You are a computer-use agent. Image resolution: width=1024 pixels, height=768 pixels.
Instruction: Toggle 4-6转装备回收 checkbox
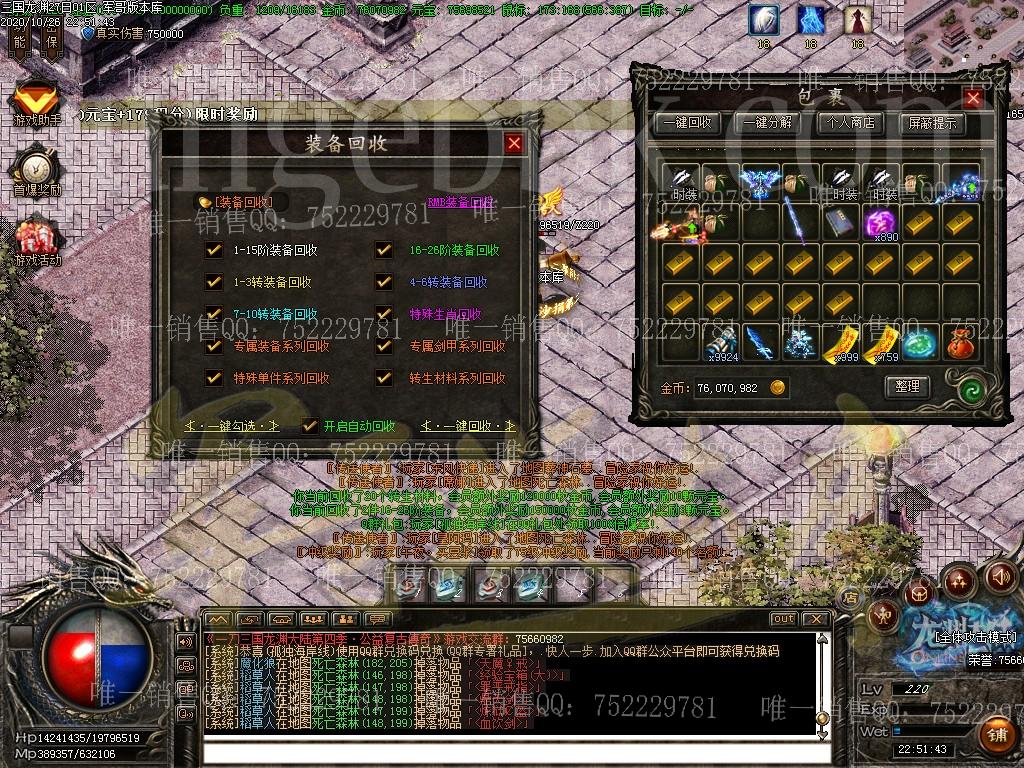coord(384,282)
